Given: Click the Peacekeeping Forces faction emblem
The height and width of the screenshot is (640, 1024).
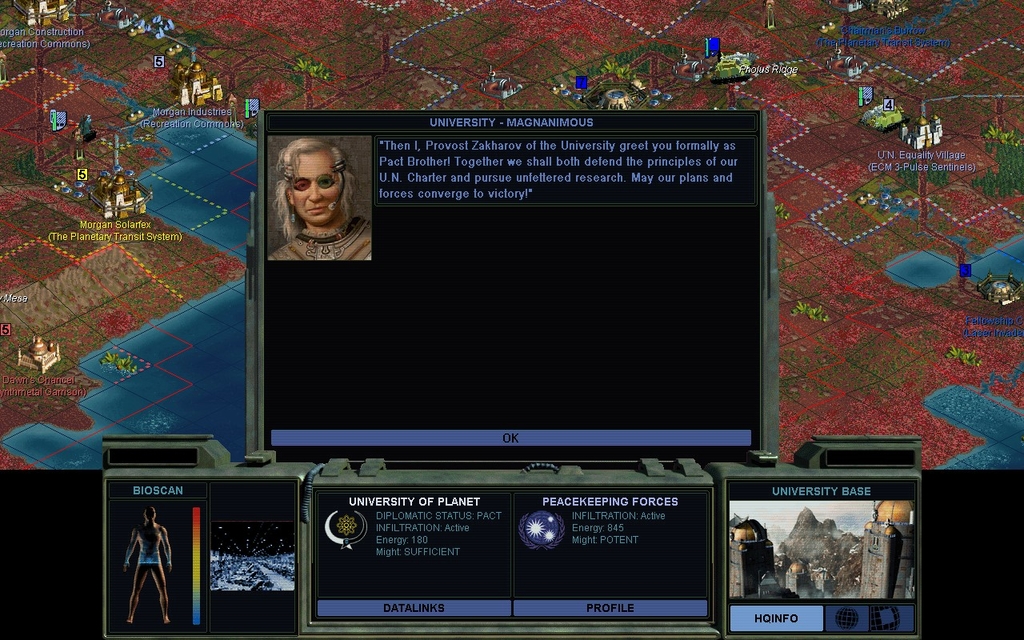Looking at the screenshot, I should click(542, 529).
